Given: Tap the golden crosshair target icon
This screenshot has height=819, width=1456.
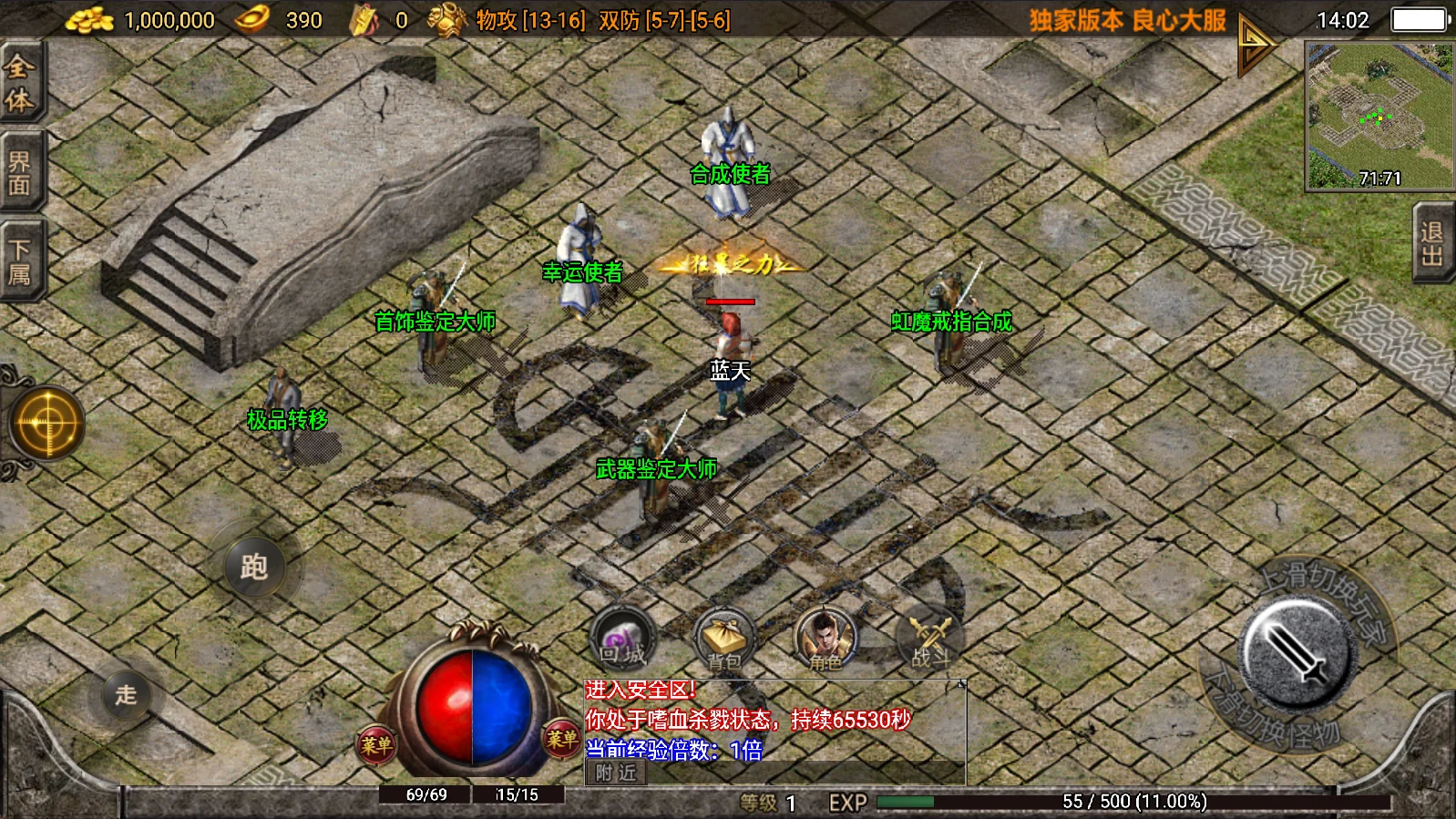Looking at the screenshot, I should coord(47,424).
